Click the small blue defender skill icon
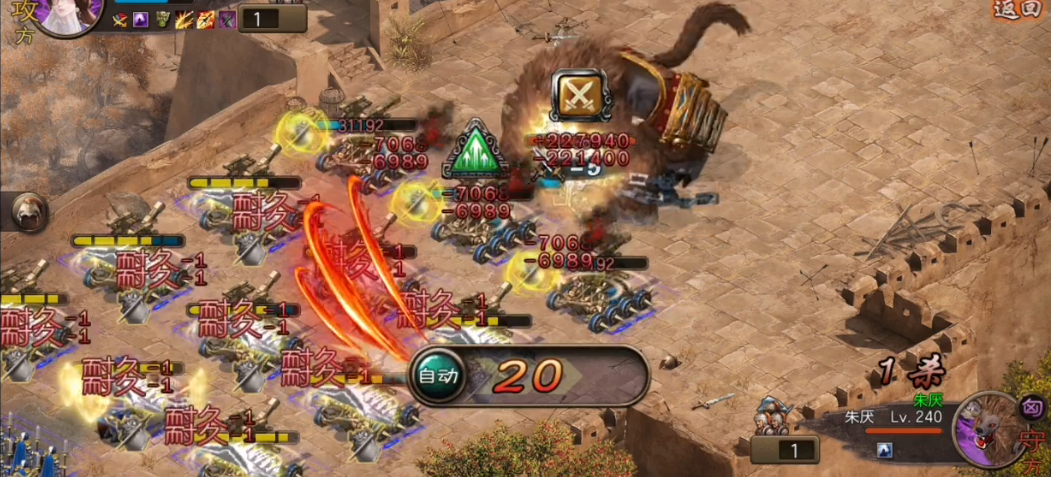The width and height of the screenshot is (1051, 477). coord(885,451)
